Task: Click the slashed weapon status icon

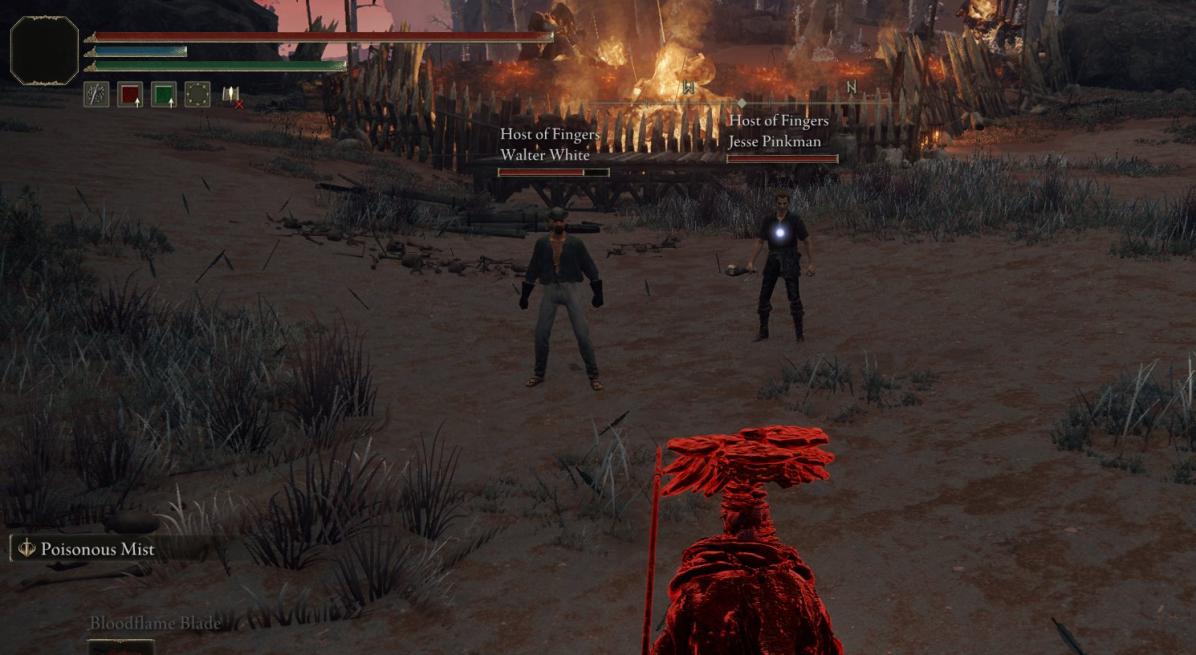Action: point(97,95)
